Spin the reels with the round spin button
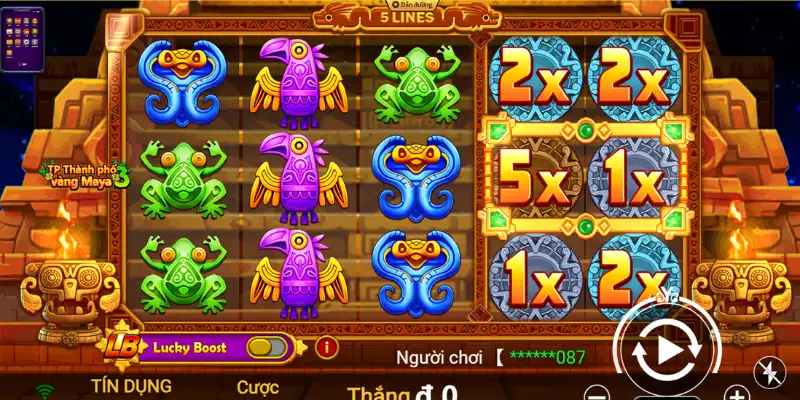The height and width of the screenshot is (400, 800). click(664, 350)
